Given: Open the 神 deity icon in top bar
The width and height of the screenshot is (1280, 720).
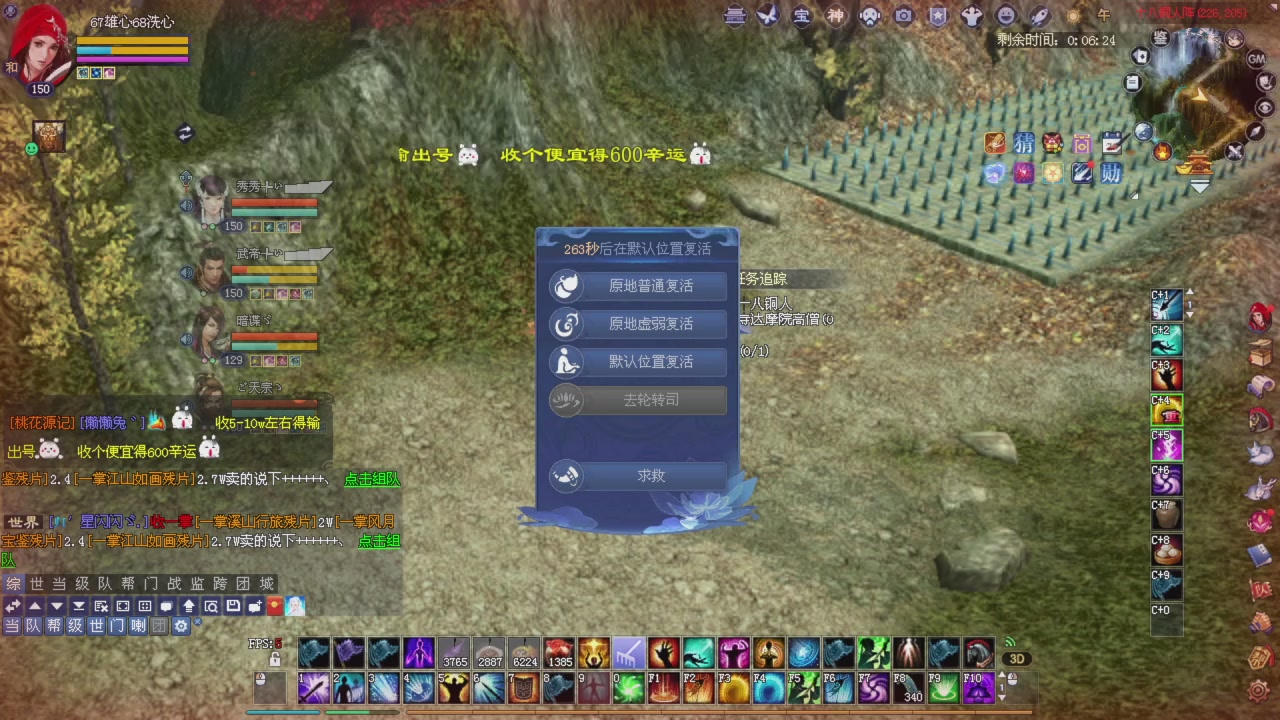Looking at the screenshot, I should [835, 17].
